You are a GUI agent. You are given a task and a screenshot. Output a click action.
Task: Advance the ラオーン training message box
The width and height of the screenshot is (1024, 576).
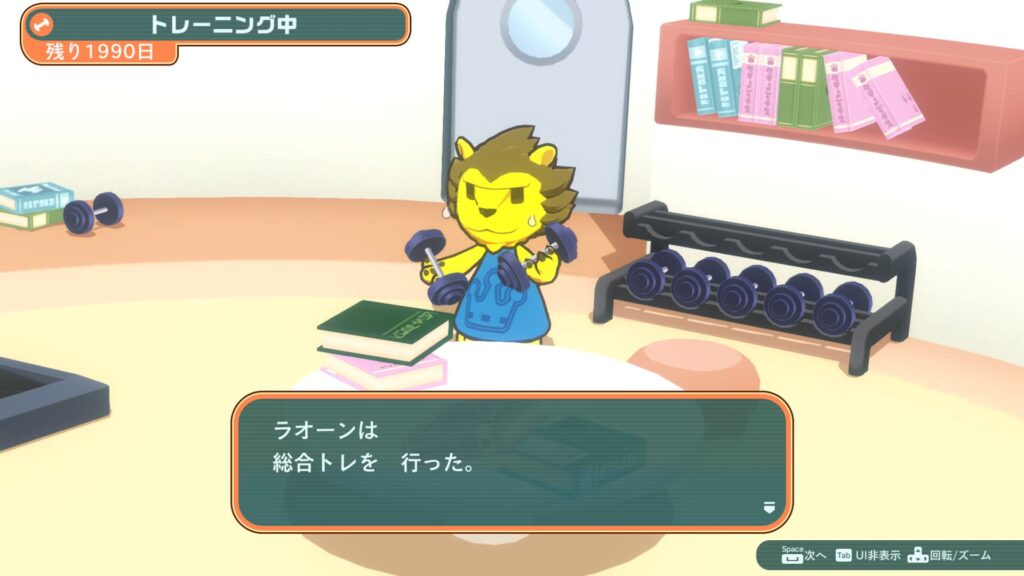(511, 460)
